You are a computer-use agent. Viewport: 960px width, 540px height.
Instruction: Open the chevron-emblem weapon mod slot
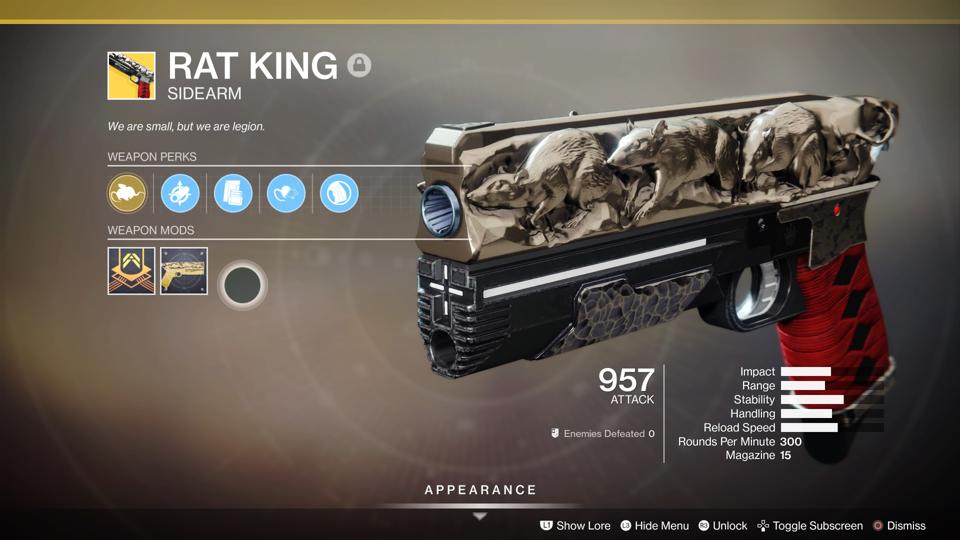131,271
